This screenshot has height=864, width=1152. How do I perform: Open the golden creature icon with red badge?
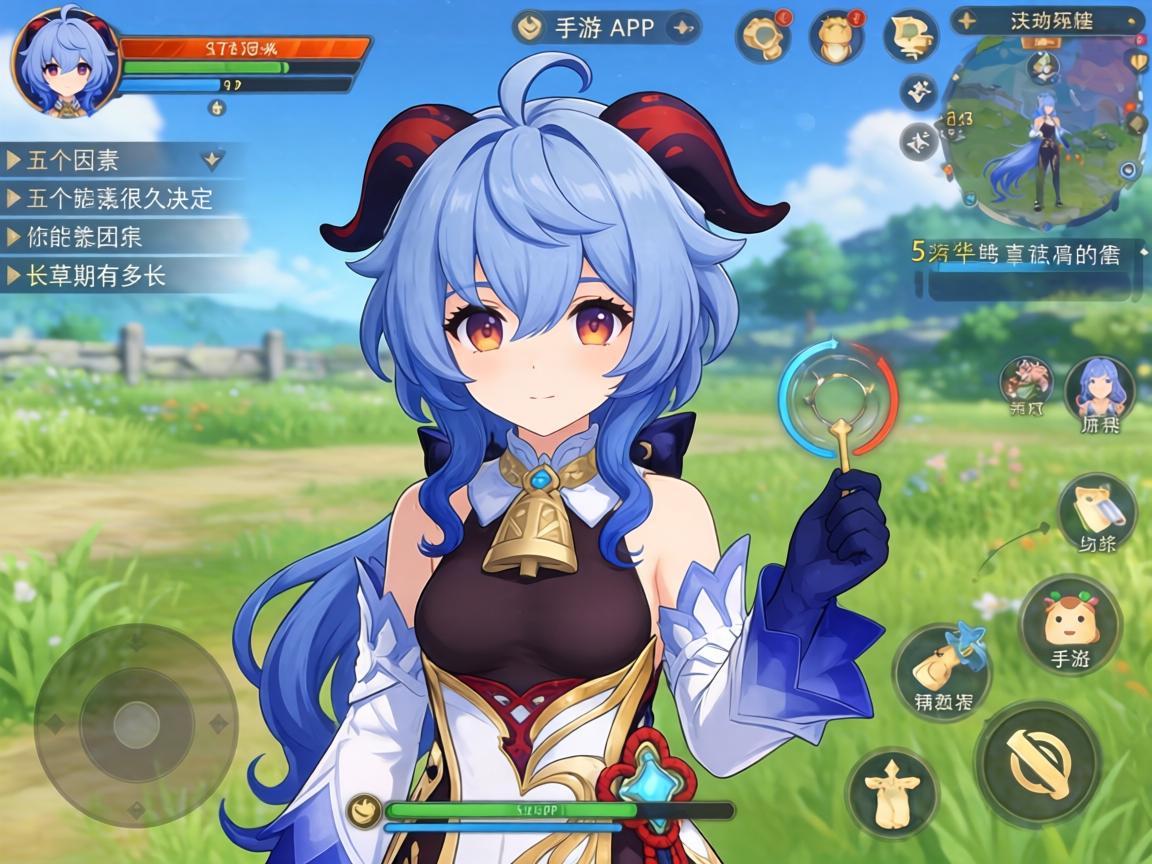836,38
